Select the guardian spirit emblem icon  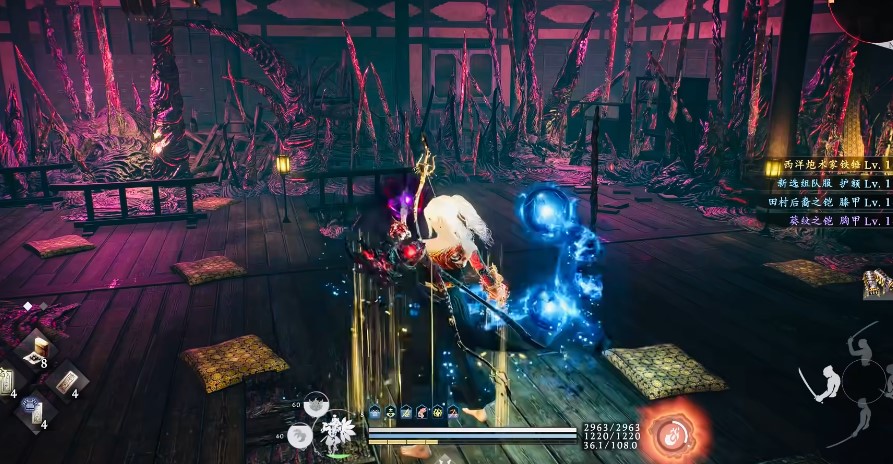[338, 432]
